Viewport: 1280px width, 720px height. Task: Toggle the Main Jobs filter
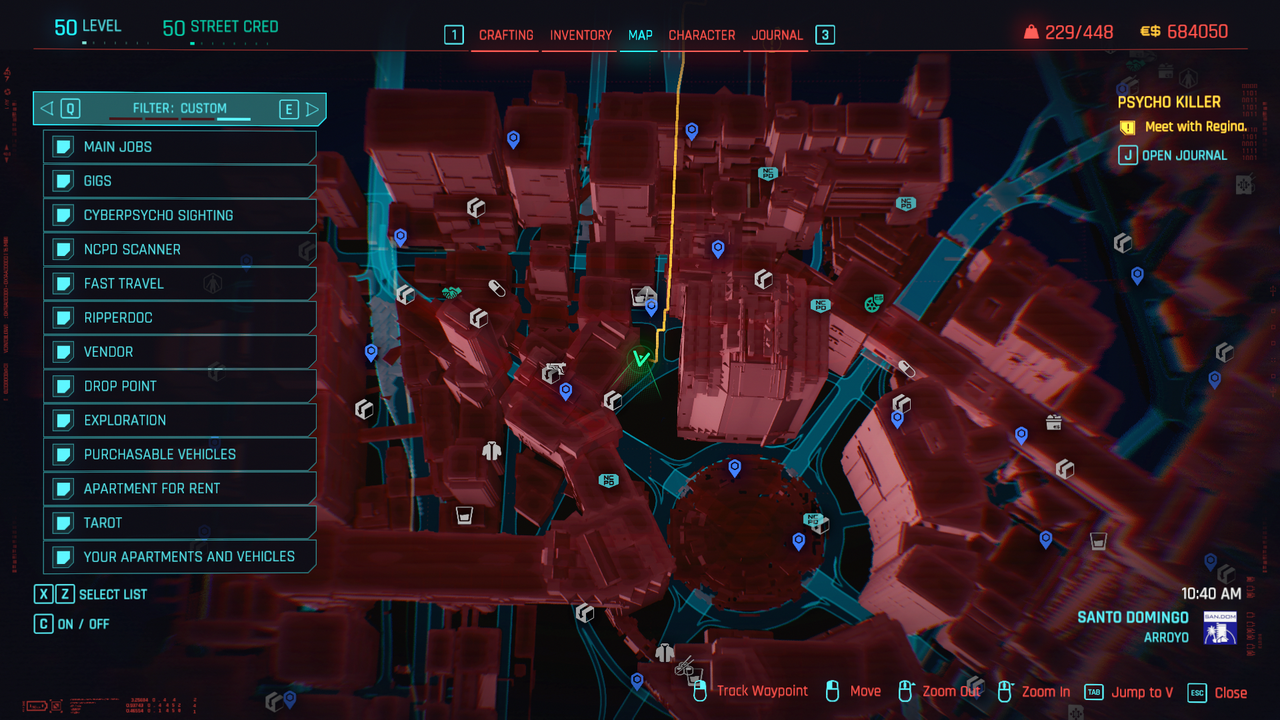pyautogui.click(x=180, y=147)
